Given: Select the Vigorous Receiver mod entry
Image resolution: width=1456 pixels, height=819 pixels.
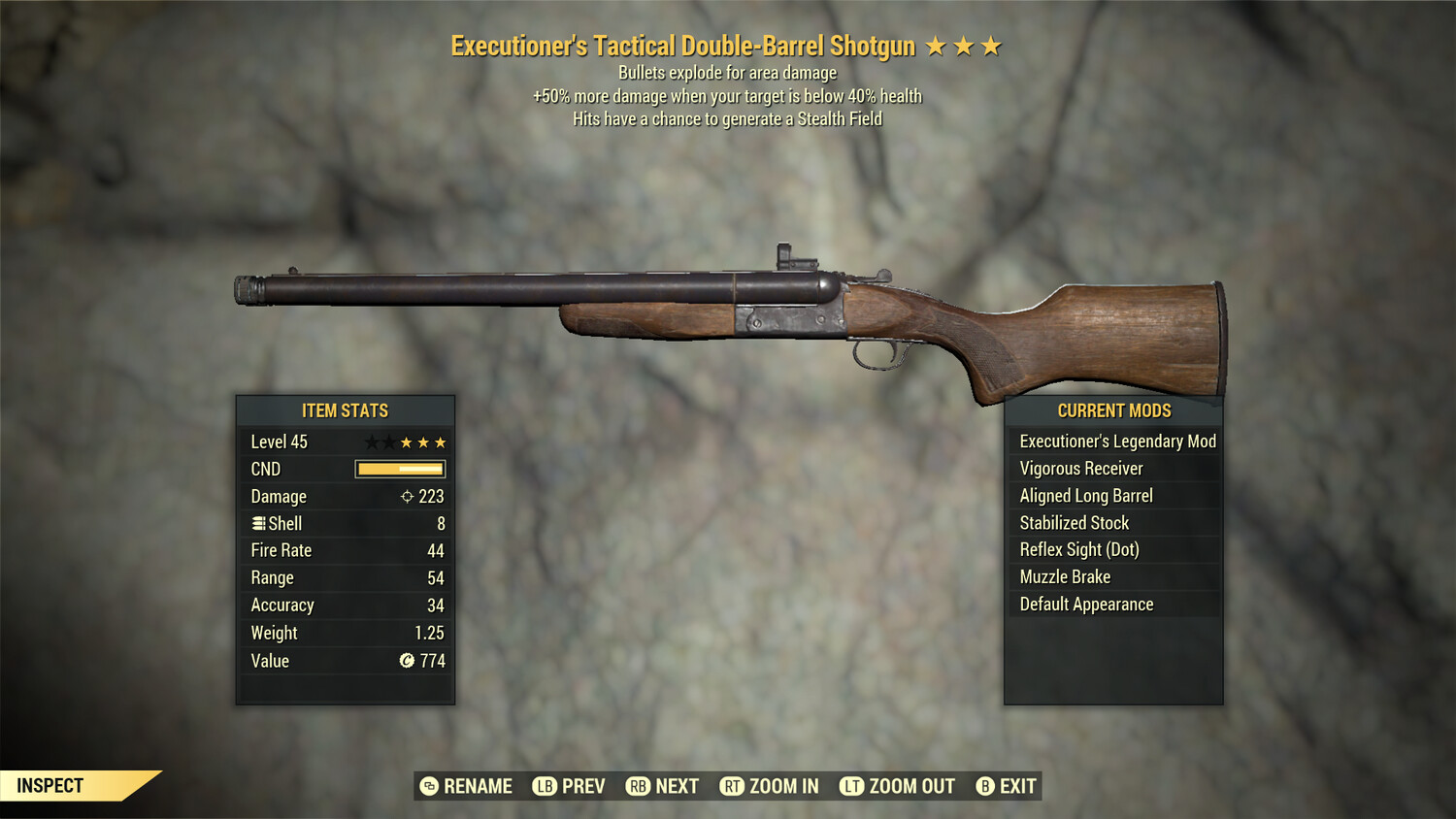Looking at the screenshot, I should [x=1082, y=468].
